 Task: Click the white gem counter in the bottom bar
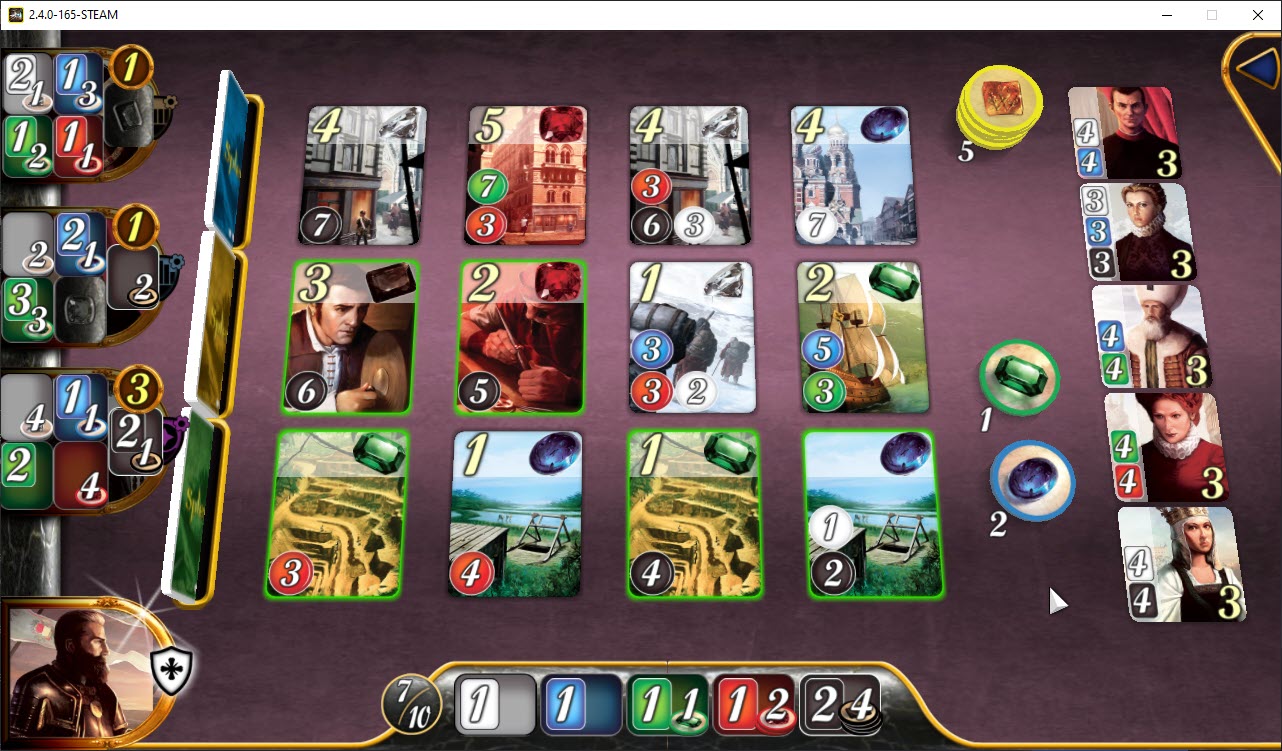click(x=494, y=705)
